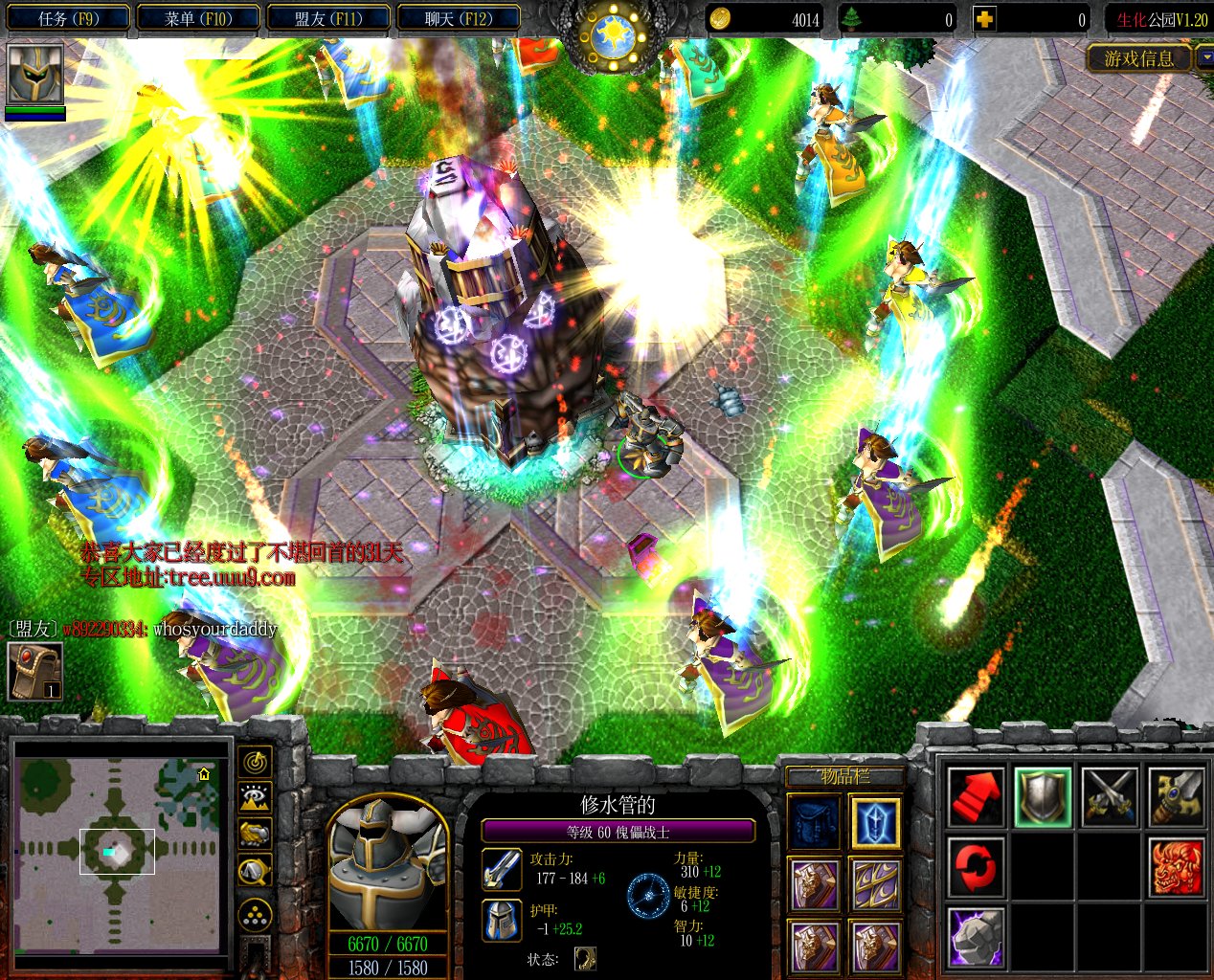Select the idle unit icon showing 1
Screen dimensions: 1214x980
tap(35, 670)
